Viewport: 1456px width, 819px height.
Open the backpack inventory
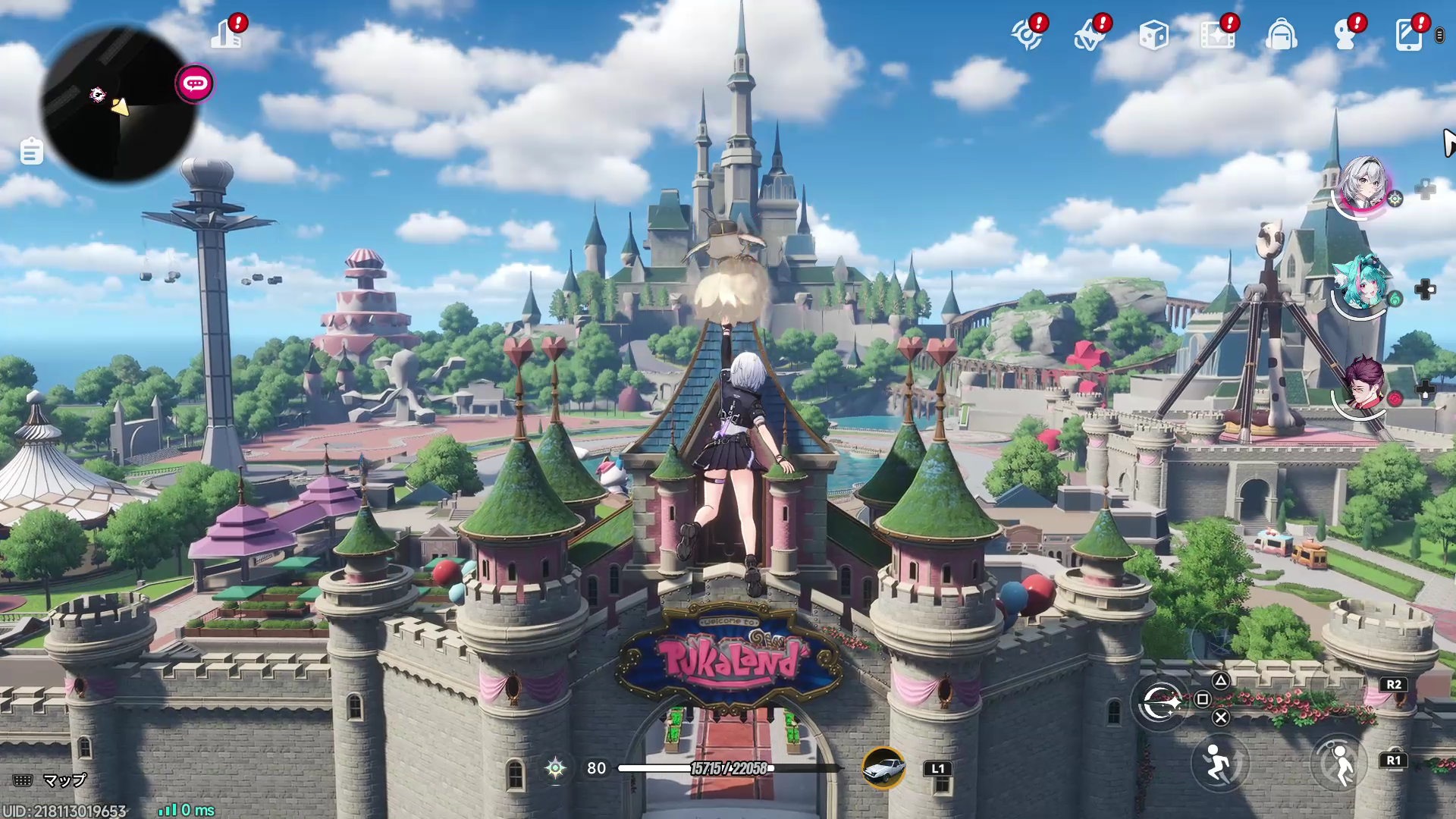tap(1281, 35)
